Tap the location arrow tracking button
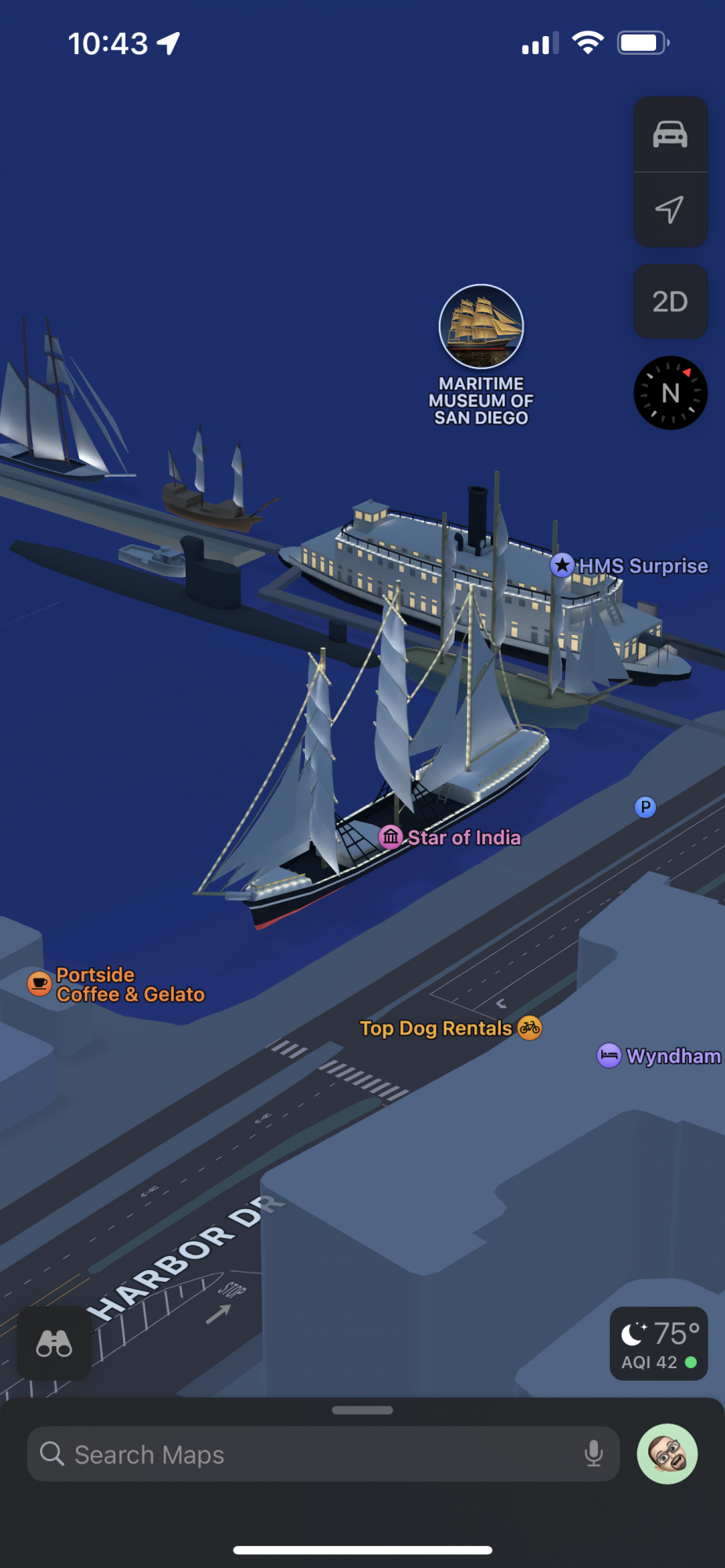 click(670, 209)
